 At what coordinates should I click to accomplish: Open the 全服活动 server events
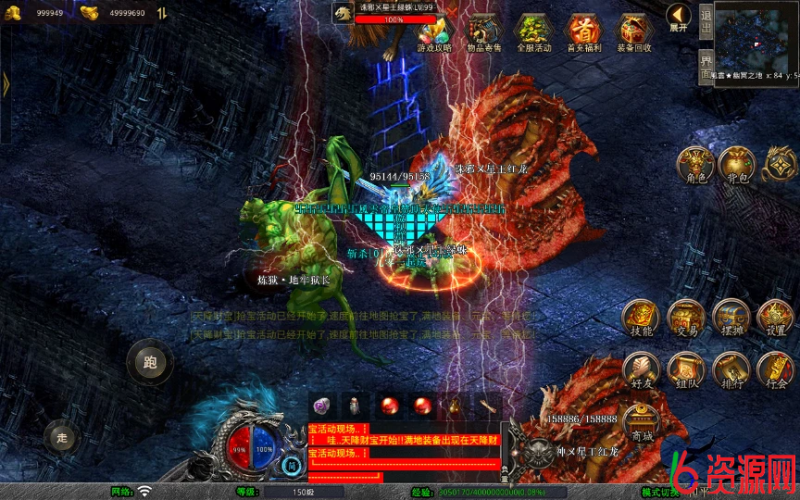point(534,31)
